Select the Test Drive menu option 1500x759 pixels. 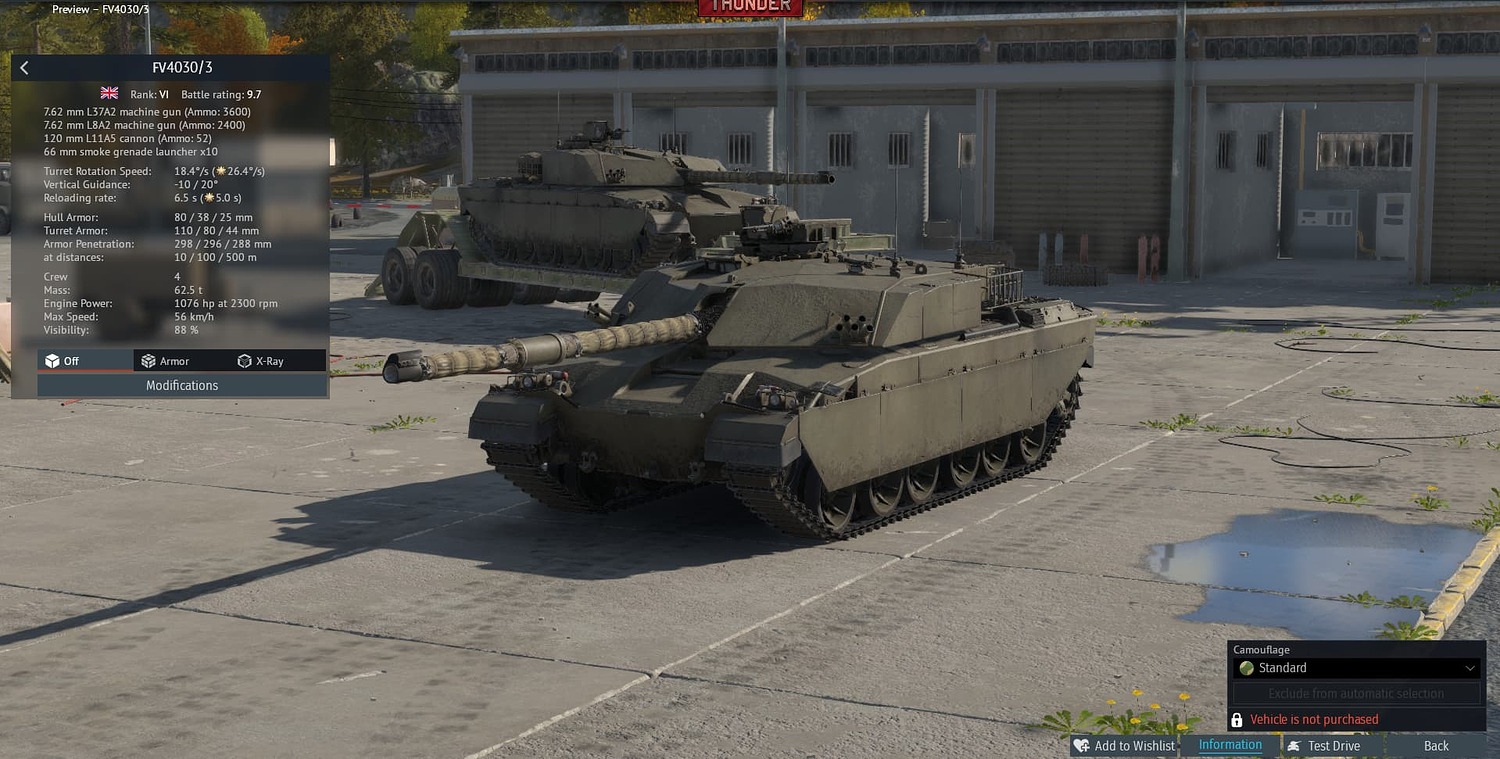1333,745
